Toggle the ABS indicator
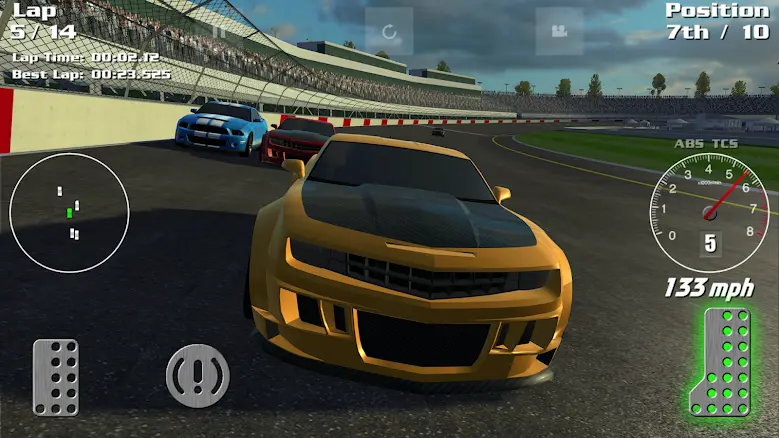The image size is (779, 438). click(x=690, y=144)
